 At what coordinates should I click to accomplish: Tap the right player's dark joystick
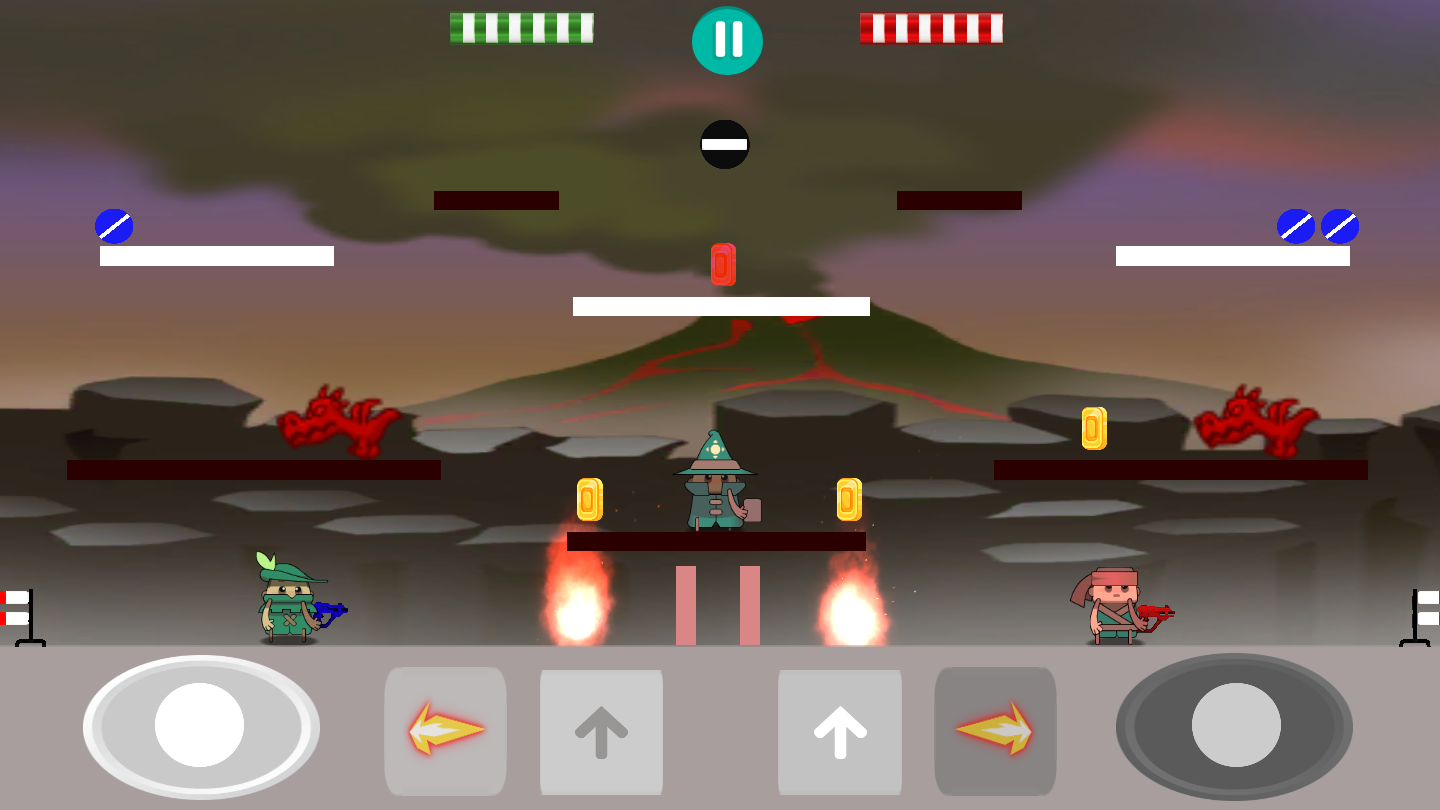coord(1235,726)
